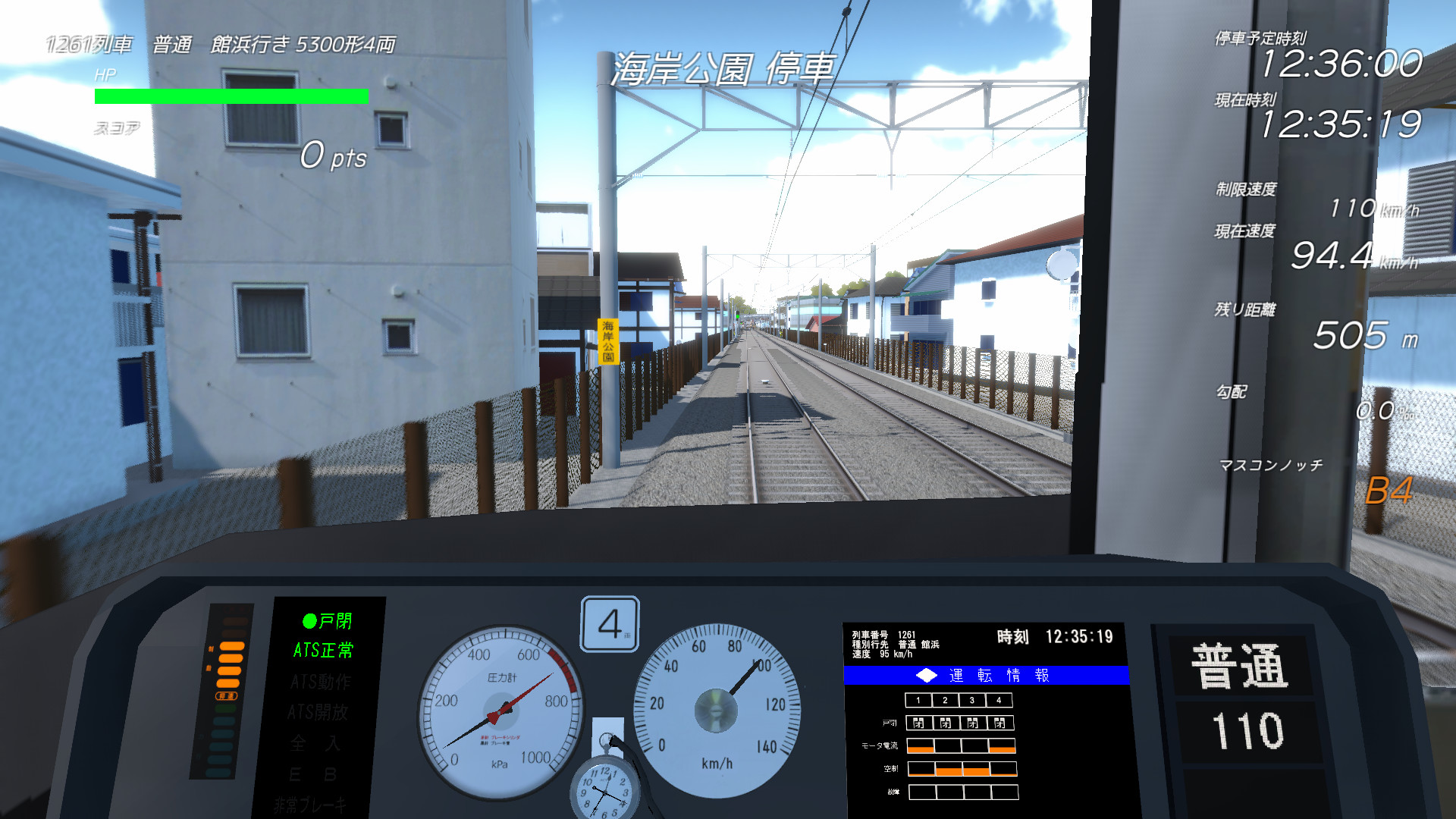Screen dimensions: 1456x819
Task: Select car 4 tab on the monitor
Action: pyautogui.click(x=999, y=700)
